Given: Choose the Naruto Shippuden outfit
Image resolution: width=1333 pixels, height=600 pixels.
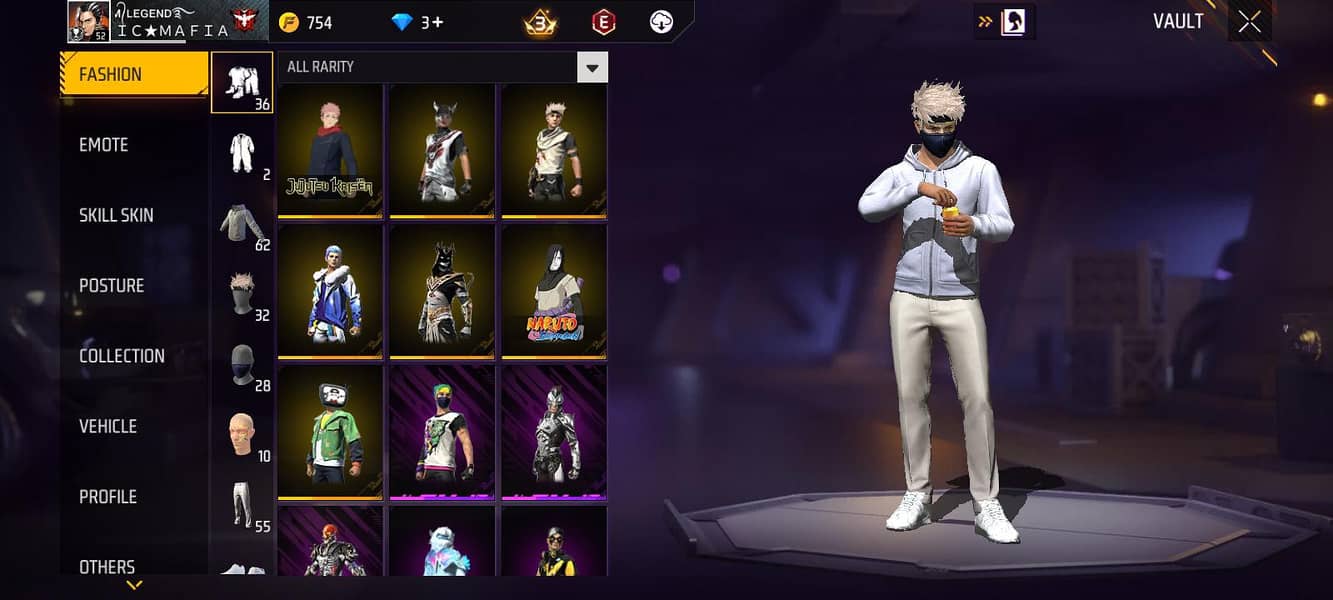Looking at the screenshot, I should [554, 291].
